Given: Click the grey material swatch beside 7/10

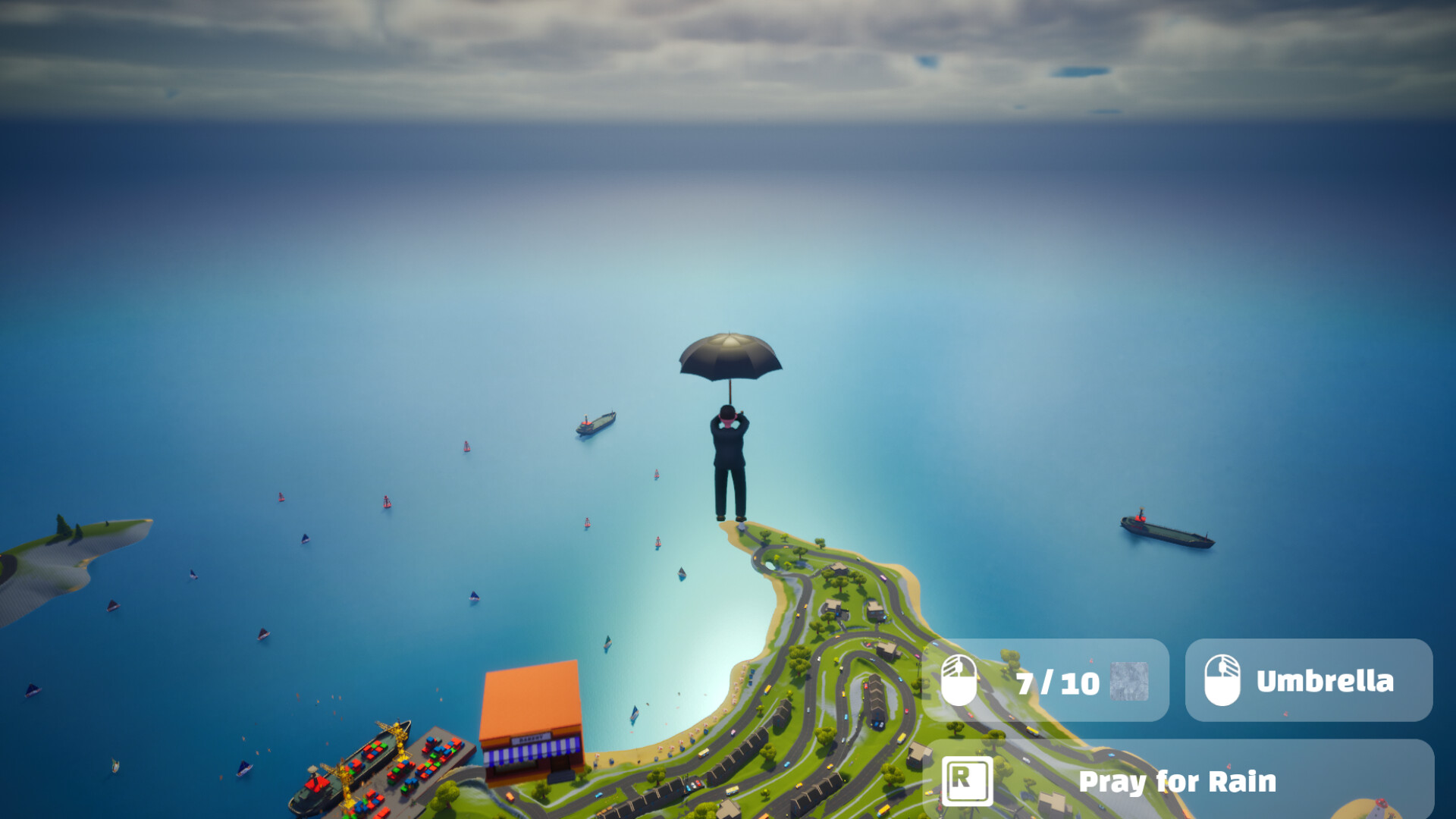Looking at the screenshot, I should pyautogui.click(x=1130, y=681).
